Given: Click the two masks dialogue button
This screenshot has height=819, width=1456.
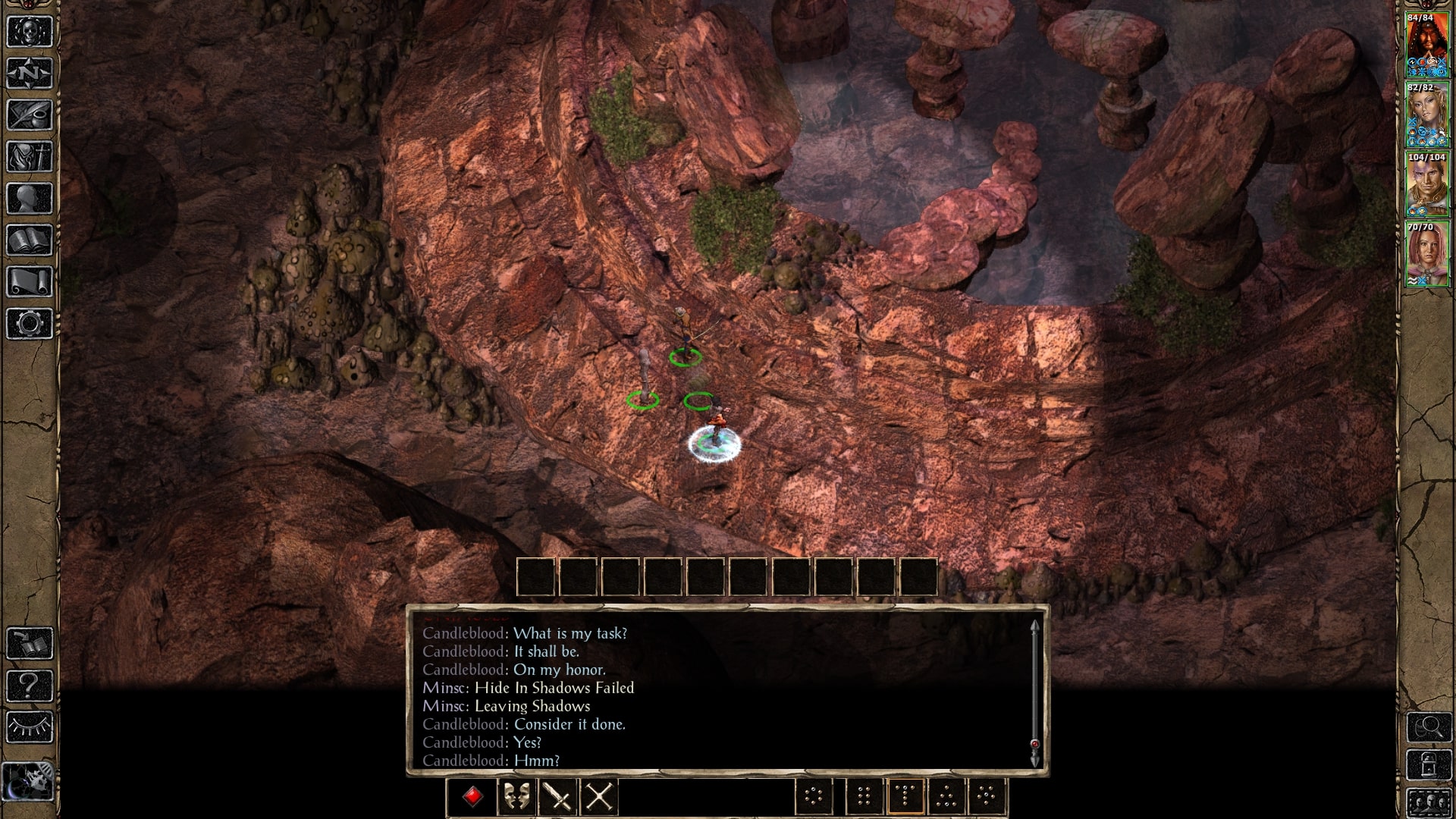Looking at the screenshot, I should (516, 797).
